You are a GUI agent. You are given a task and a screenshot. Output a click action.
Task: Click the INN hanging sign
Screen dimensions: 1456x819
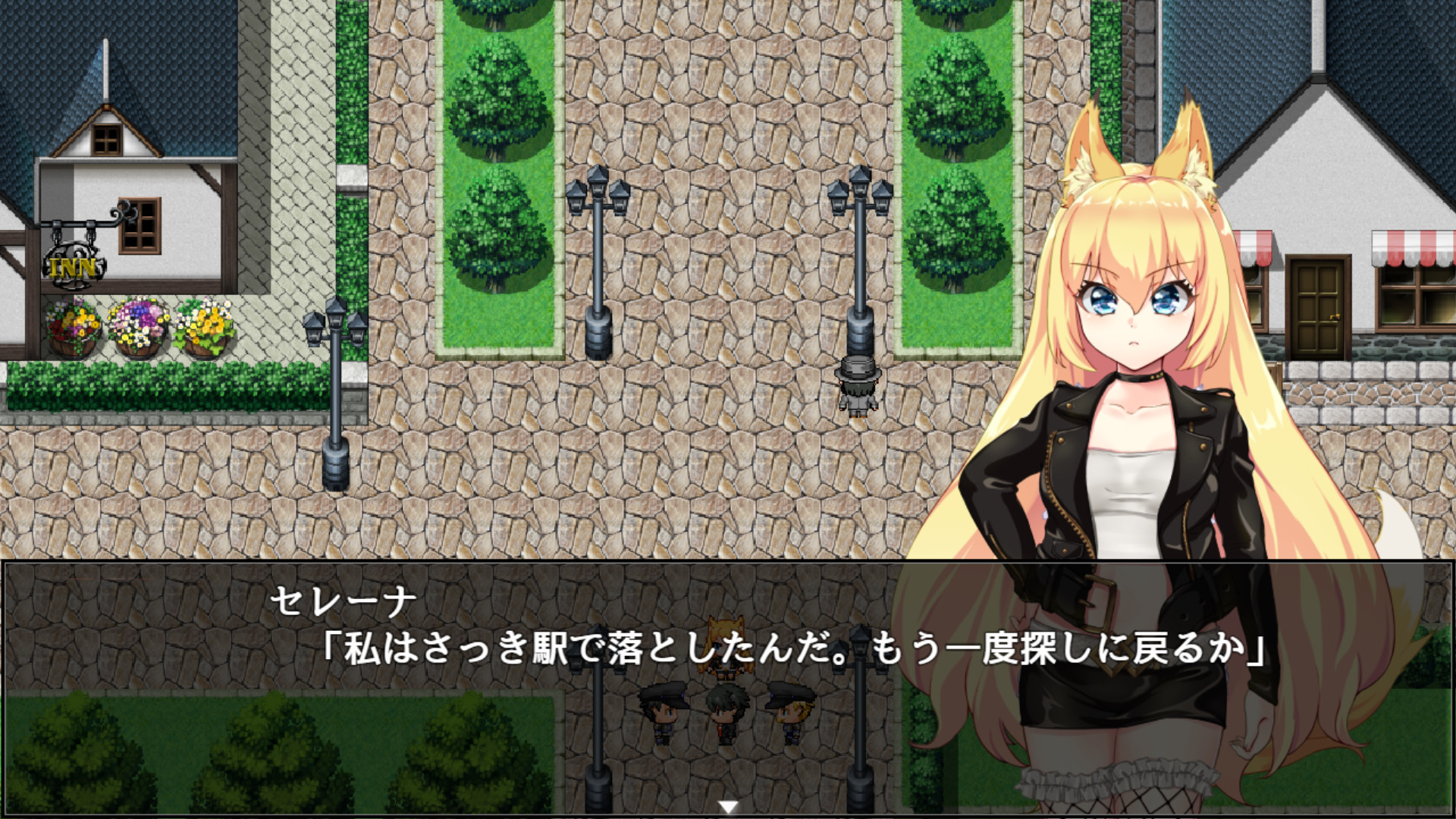coord(72,265)
